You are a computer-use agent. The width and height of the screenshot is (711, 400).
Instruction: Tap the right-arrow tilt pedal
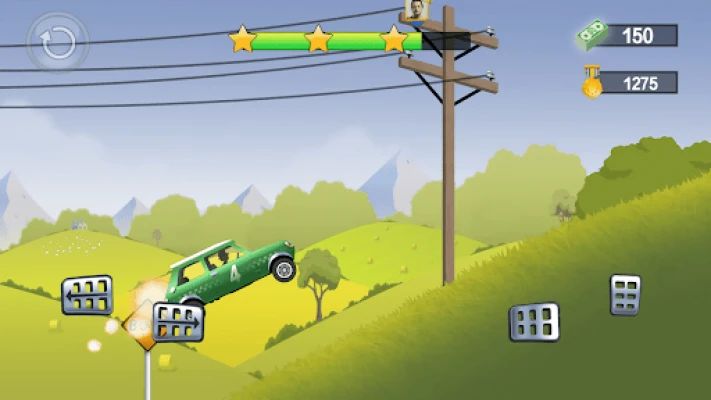[178, 322]
